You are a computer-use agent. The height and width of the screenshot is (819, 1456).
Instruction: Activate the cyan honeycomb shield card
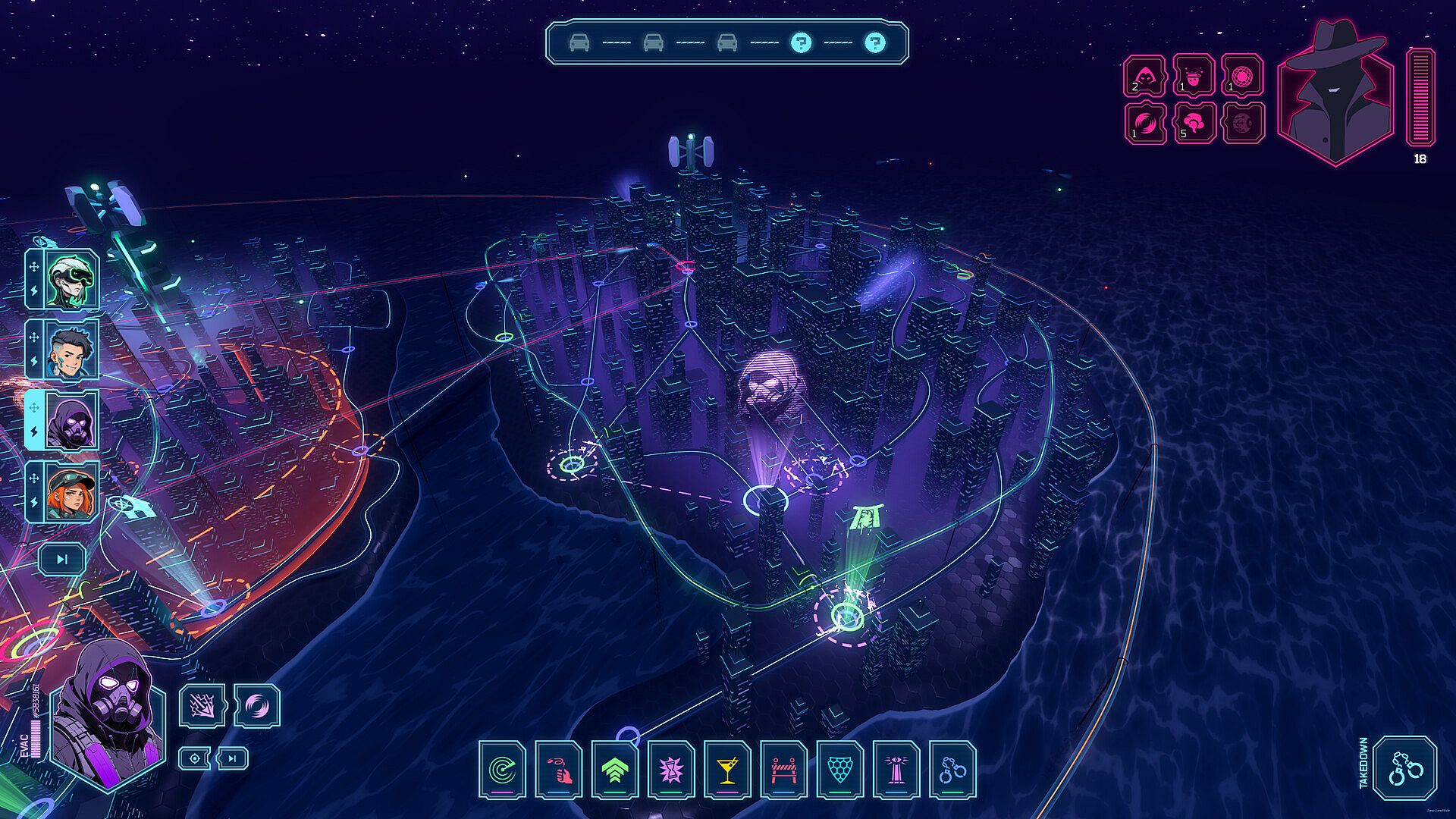pos(839,770)
